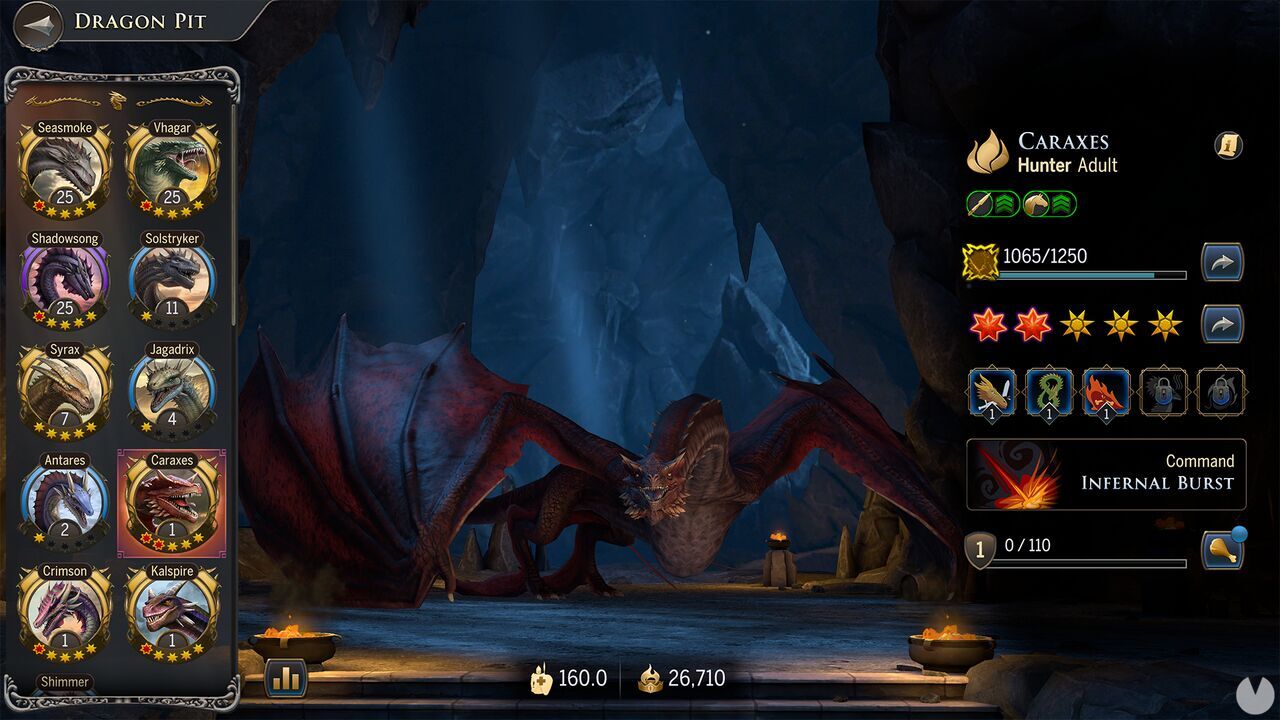The width and height of the screenshot is (1280, 720).
Task: Open the dragon stats bar-chart panel
Action: [285, 678]
